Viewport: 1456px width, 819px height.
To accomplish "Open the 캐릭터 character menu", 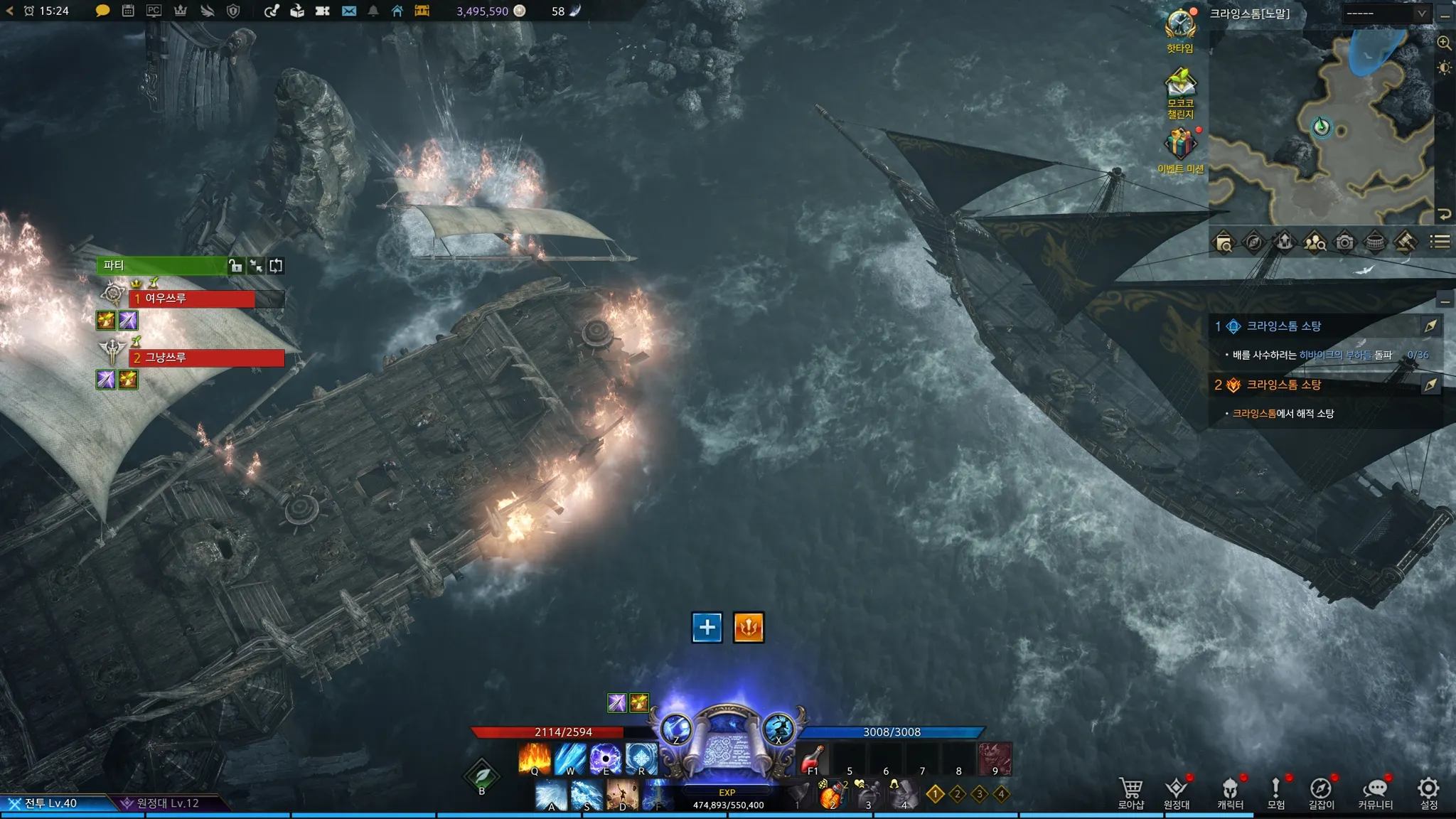I will click(x=1230, y=792).
